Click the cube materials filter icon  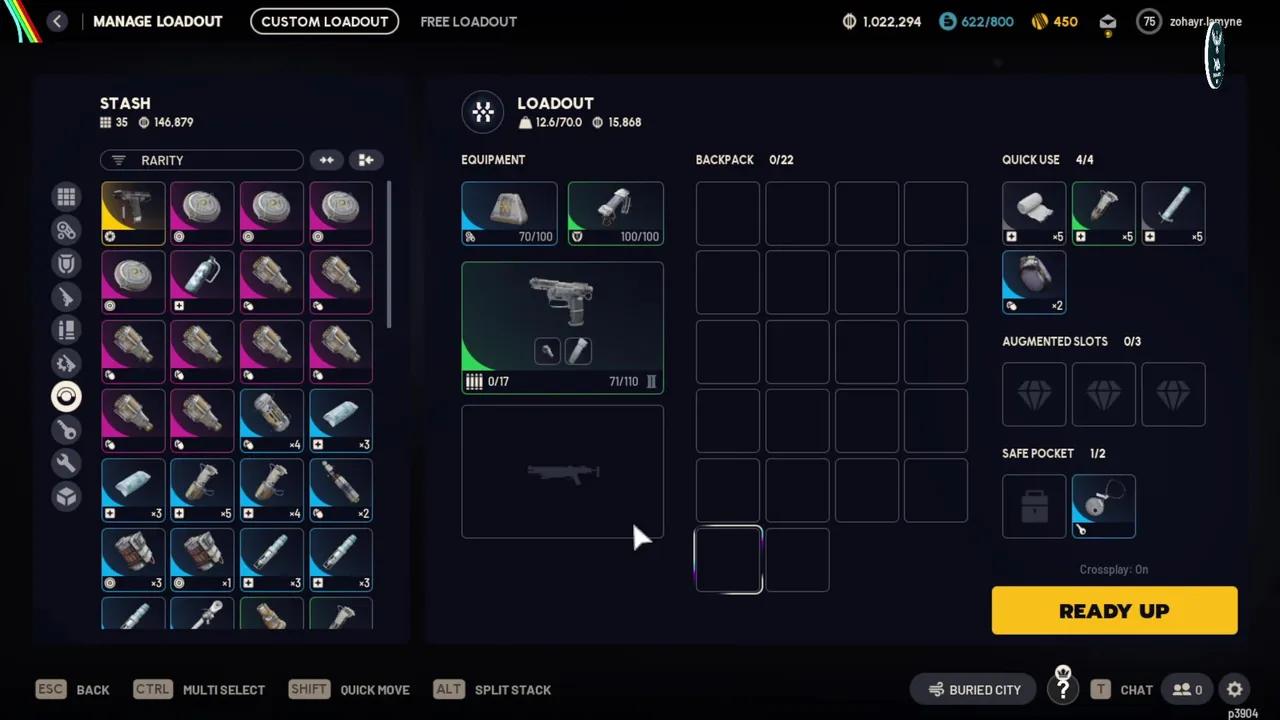pyautogui.click(x=66, y=497)
